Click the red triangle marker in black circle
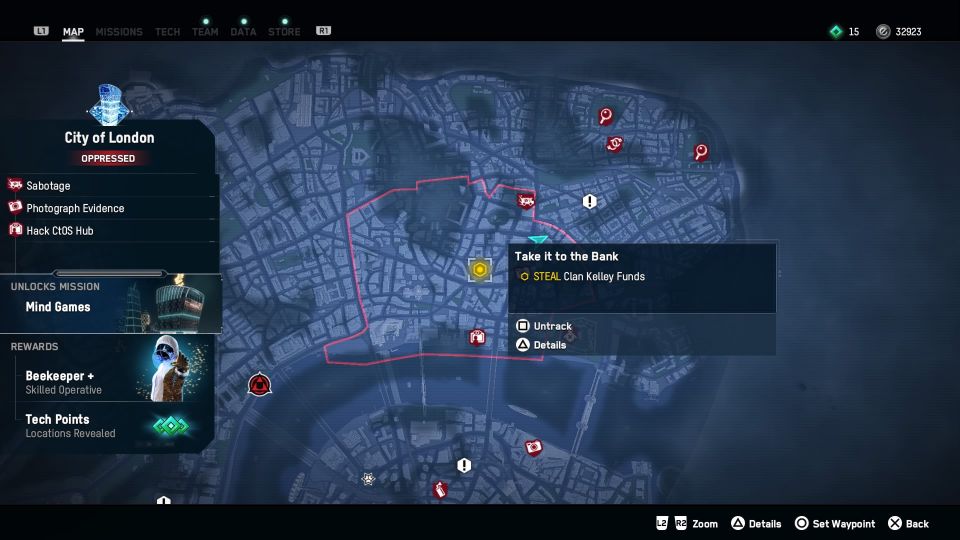The height and width of the screenshot is (540, 960). 260,383
